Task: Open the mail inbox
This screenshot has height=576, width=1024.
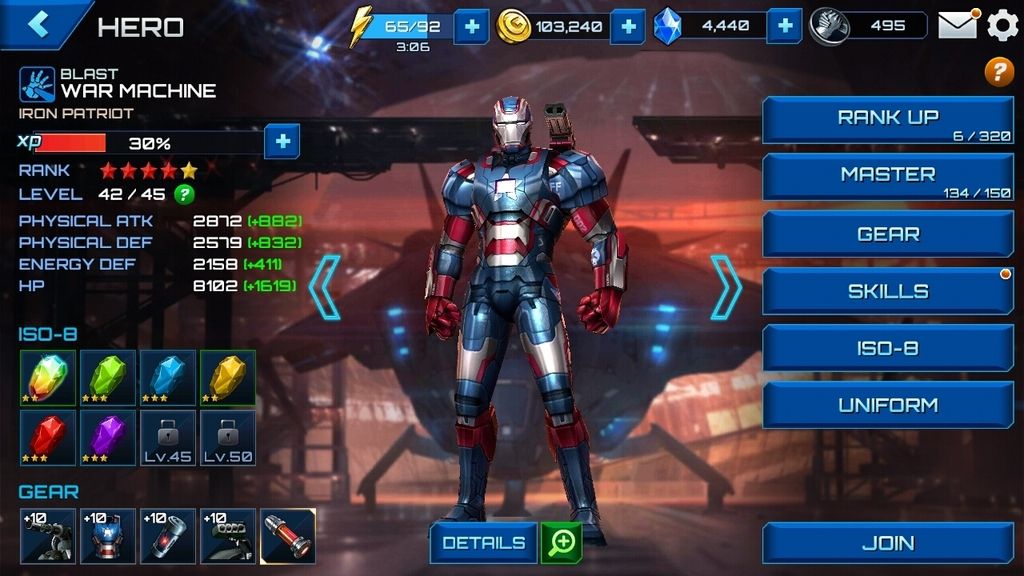Action: (957, 25)
